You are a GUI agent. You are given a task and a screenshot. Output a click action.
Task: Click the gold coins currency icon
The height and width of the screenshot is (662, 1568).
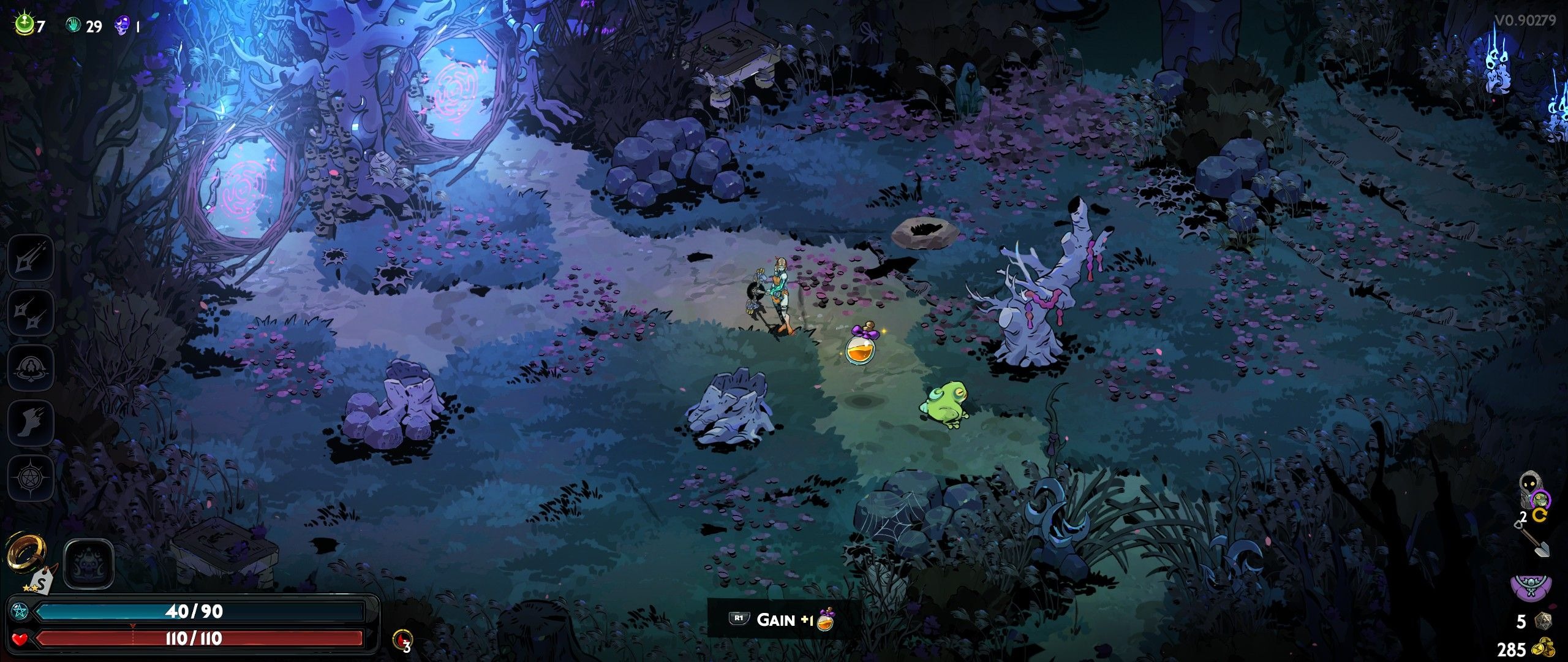1543,648
